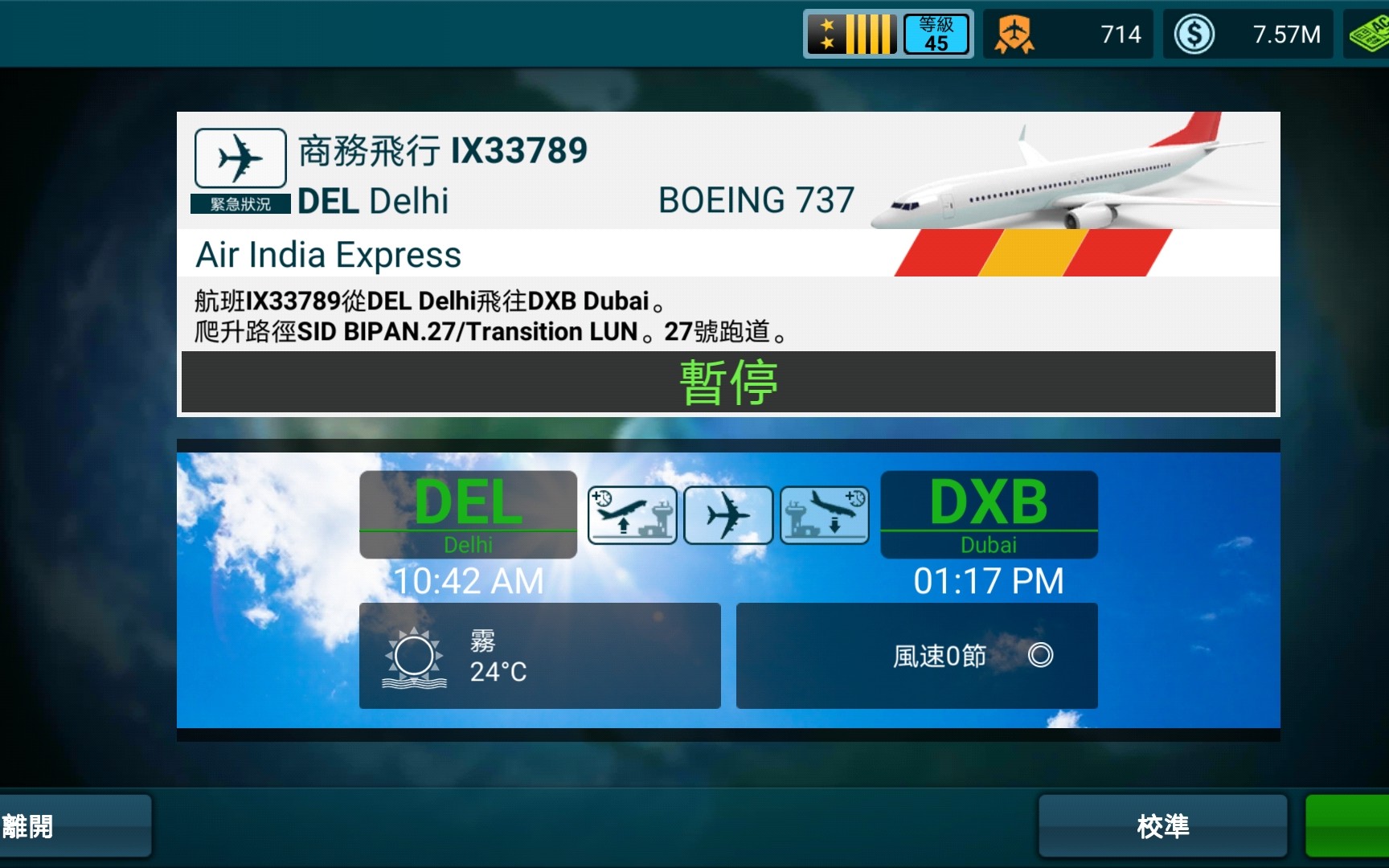Toggle the 緊急狀況 emergency status badge

pyautogui.click(x=240, y=204)
